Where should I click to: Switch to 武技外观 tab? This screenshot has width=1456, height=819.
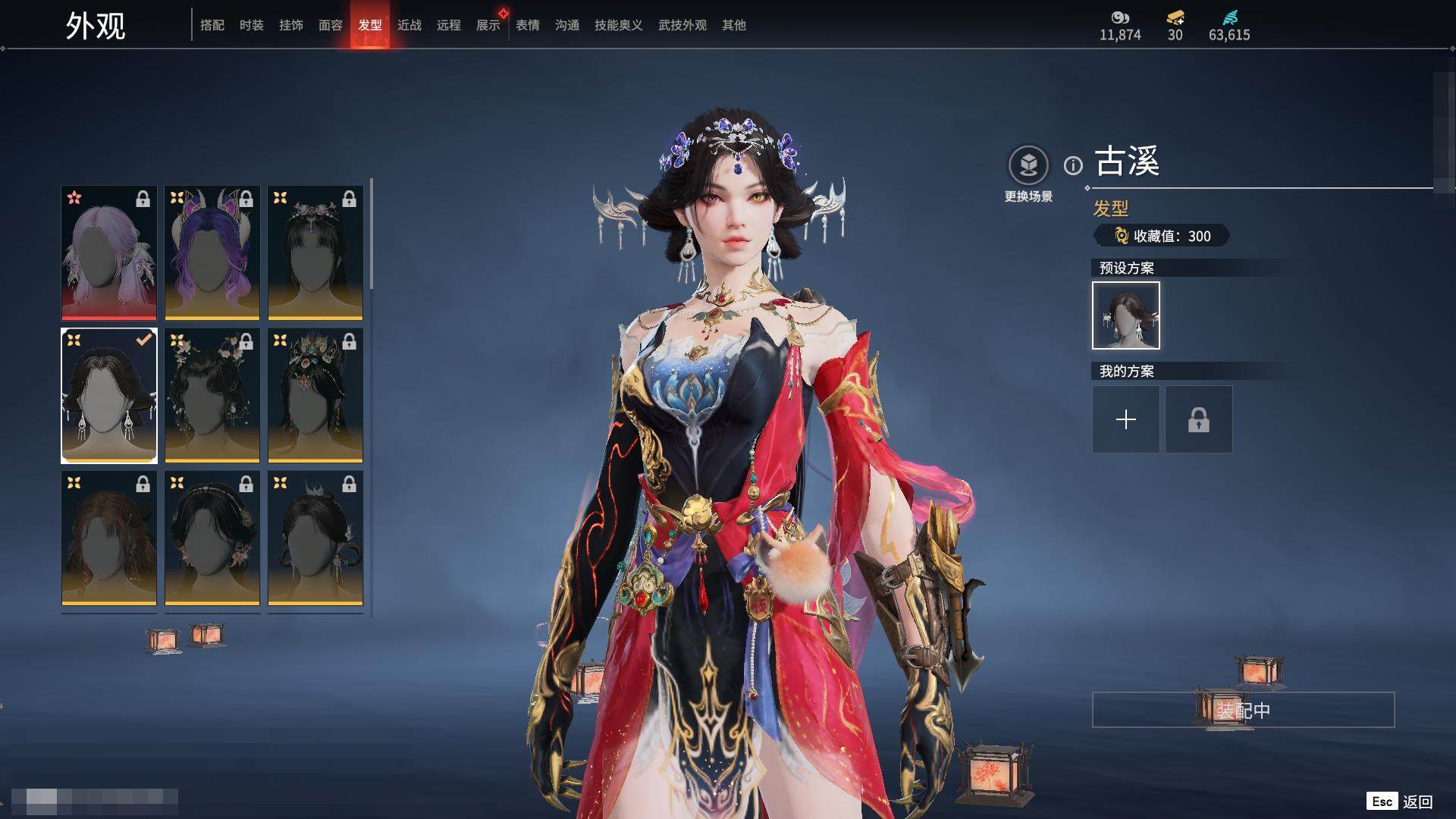click(682, 25)
